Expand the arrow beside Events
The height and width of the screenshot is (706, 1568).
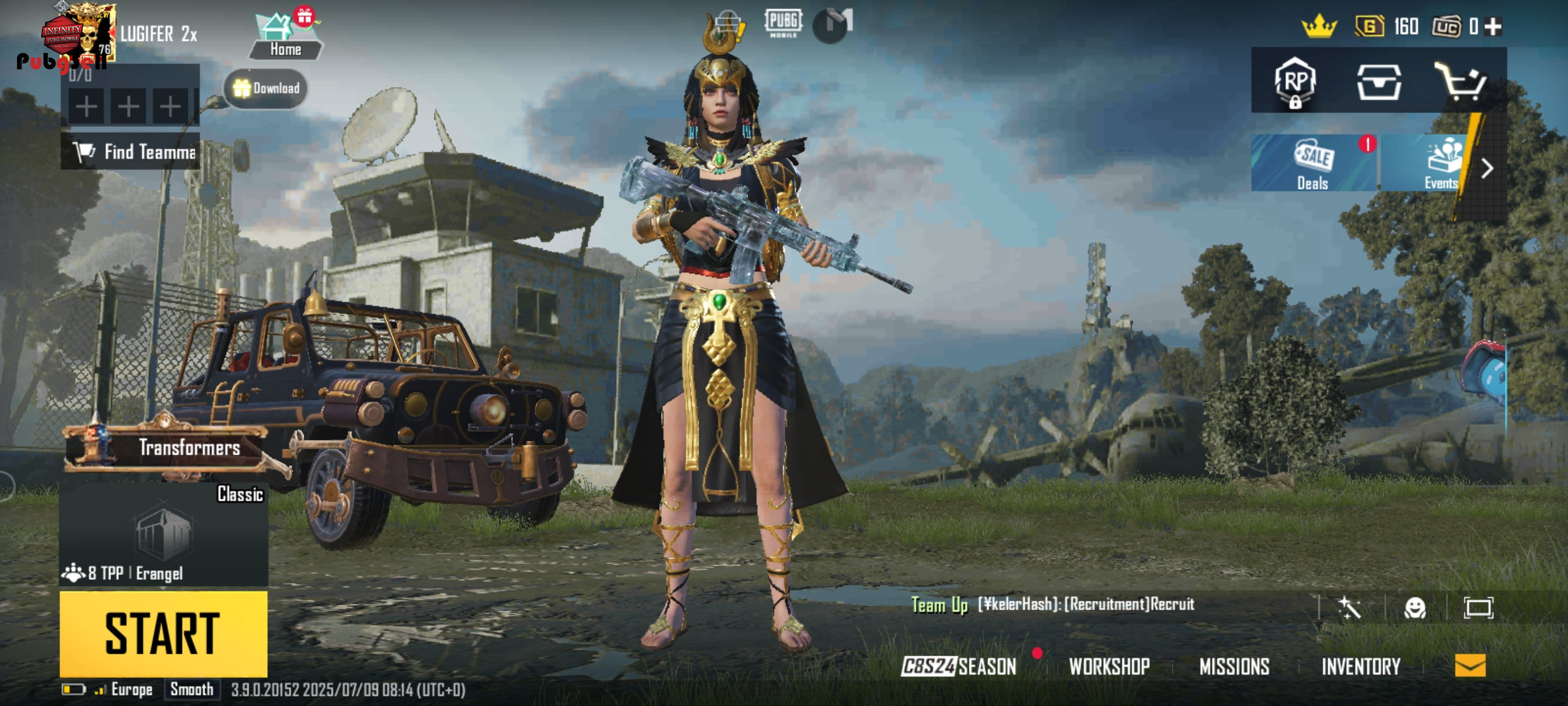click(x=1488, y=169)
